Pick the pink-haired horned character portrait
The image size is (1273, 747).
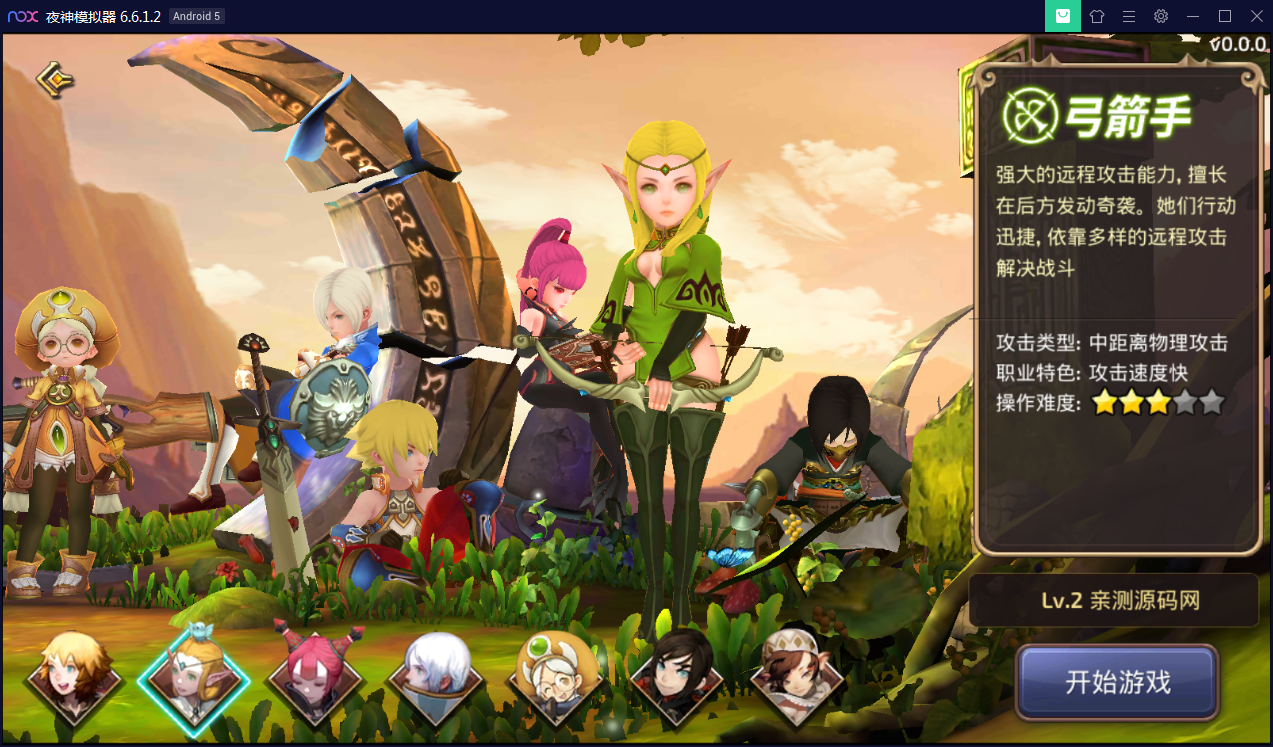point(315,676)
